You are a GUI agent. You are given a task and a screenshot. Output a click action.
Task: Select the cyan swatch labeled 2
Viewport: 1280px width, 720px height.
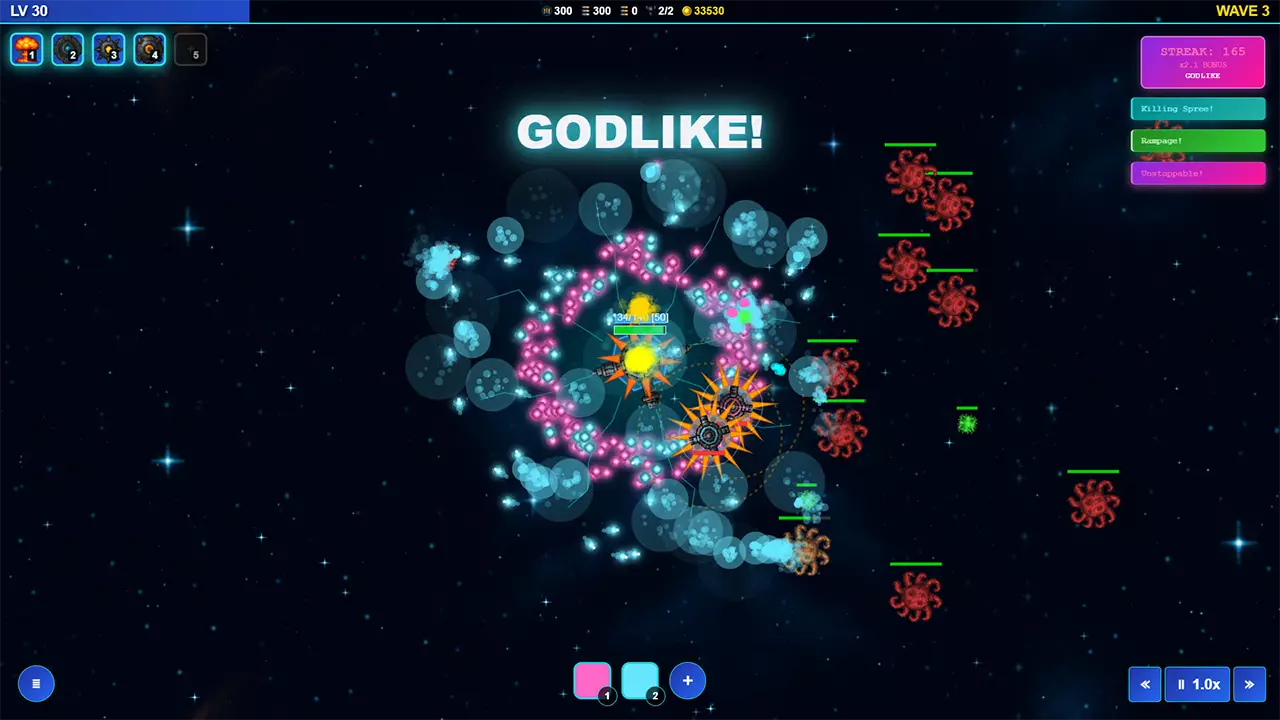[639, 680]
